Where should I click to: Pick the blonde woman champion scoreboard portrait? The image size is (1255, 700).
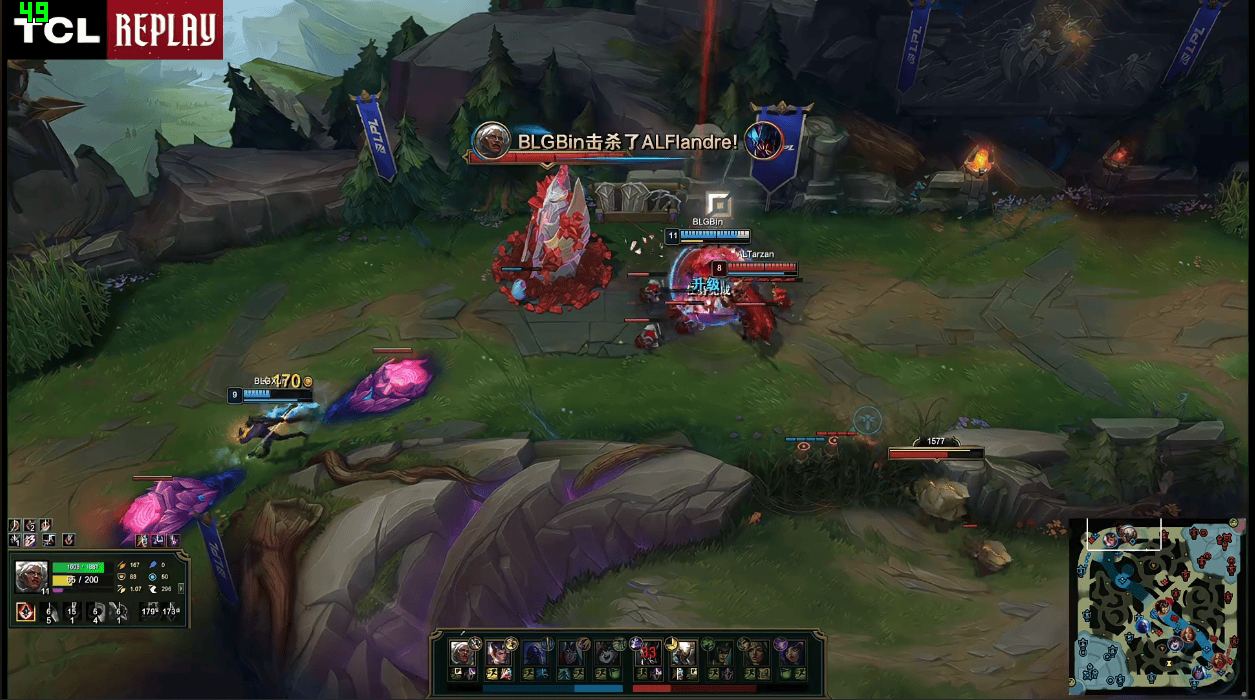pyautogui.click(x=753, y=652)
